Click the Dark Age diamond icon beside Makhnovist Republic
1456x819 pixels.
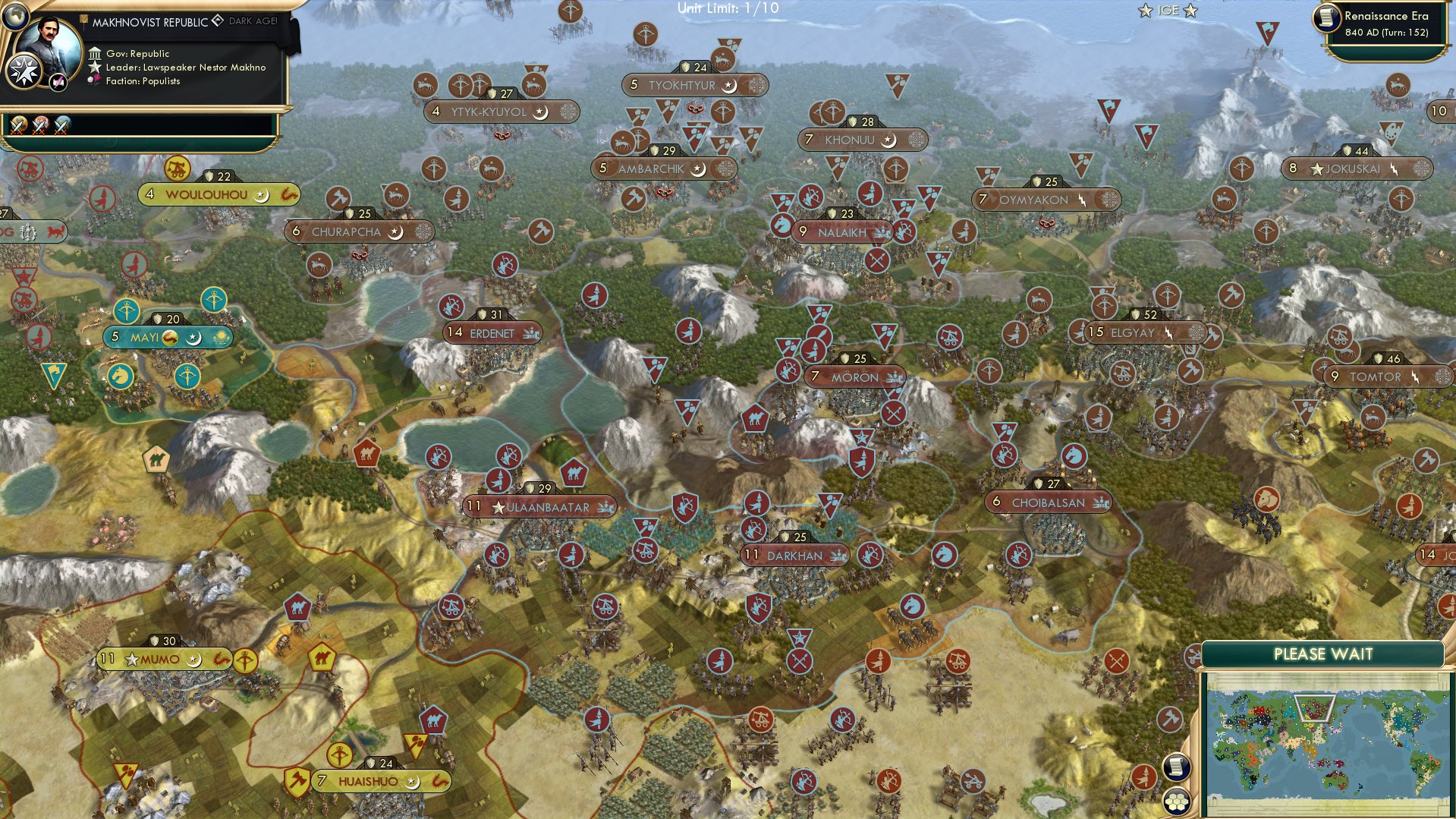(x=219, y=21)
